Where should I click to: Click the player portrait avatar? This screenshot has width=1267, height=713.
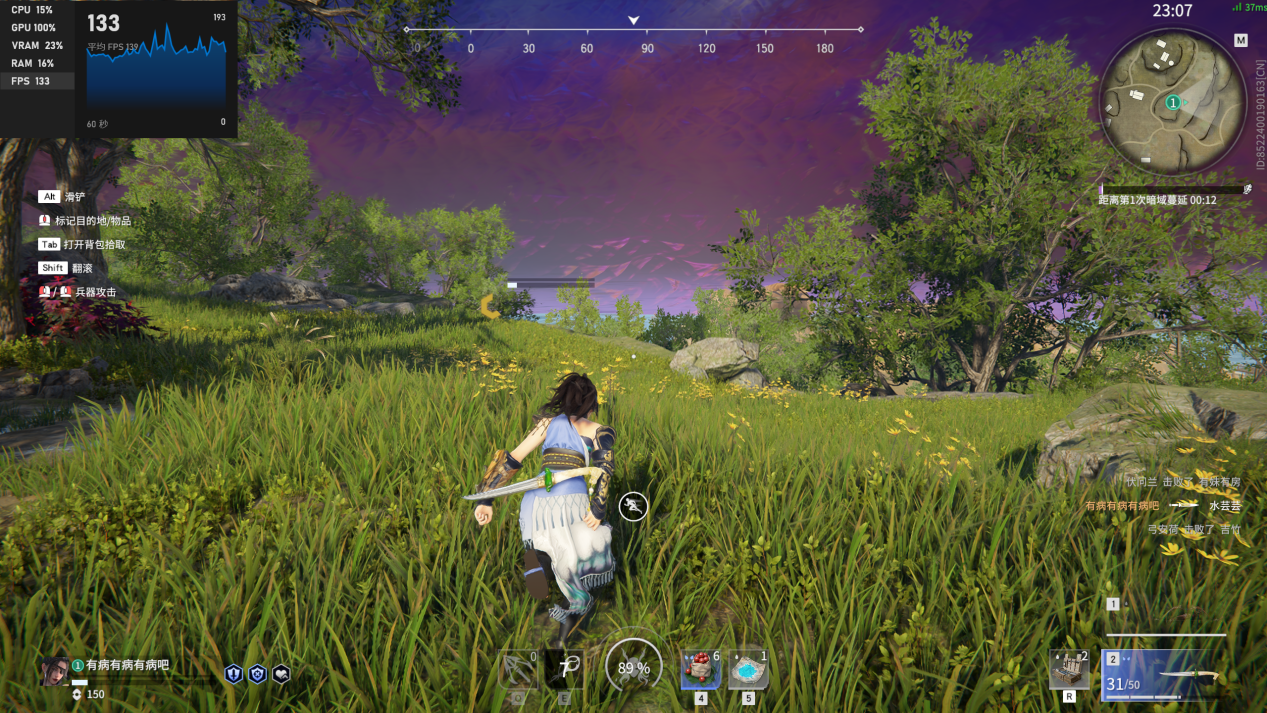coord(56,672)
